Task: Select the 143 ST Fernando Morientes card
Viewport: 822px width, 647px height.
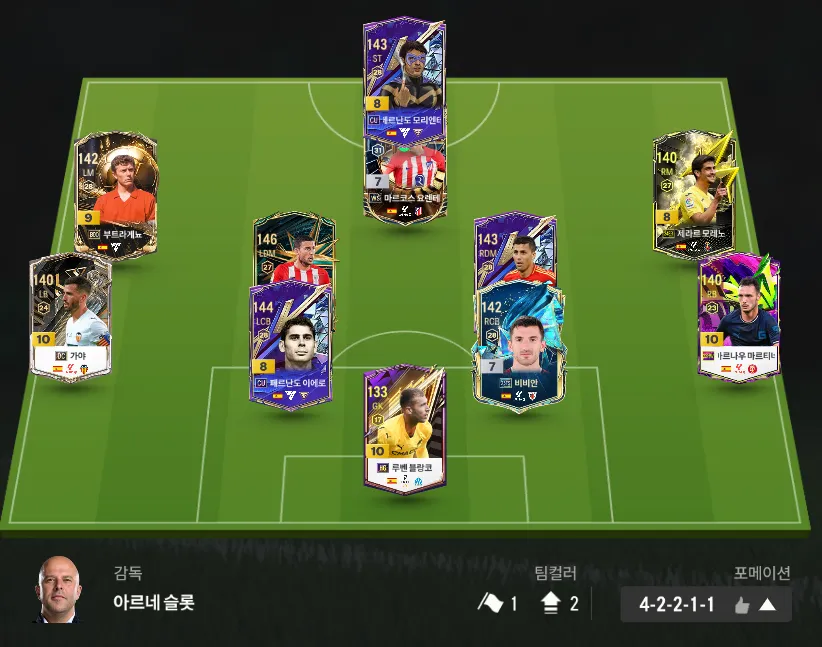Action: click(x=404, y=70)
